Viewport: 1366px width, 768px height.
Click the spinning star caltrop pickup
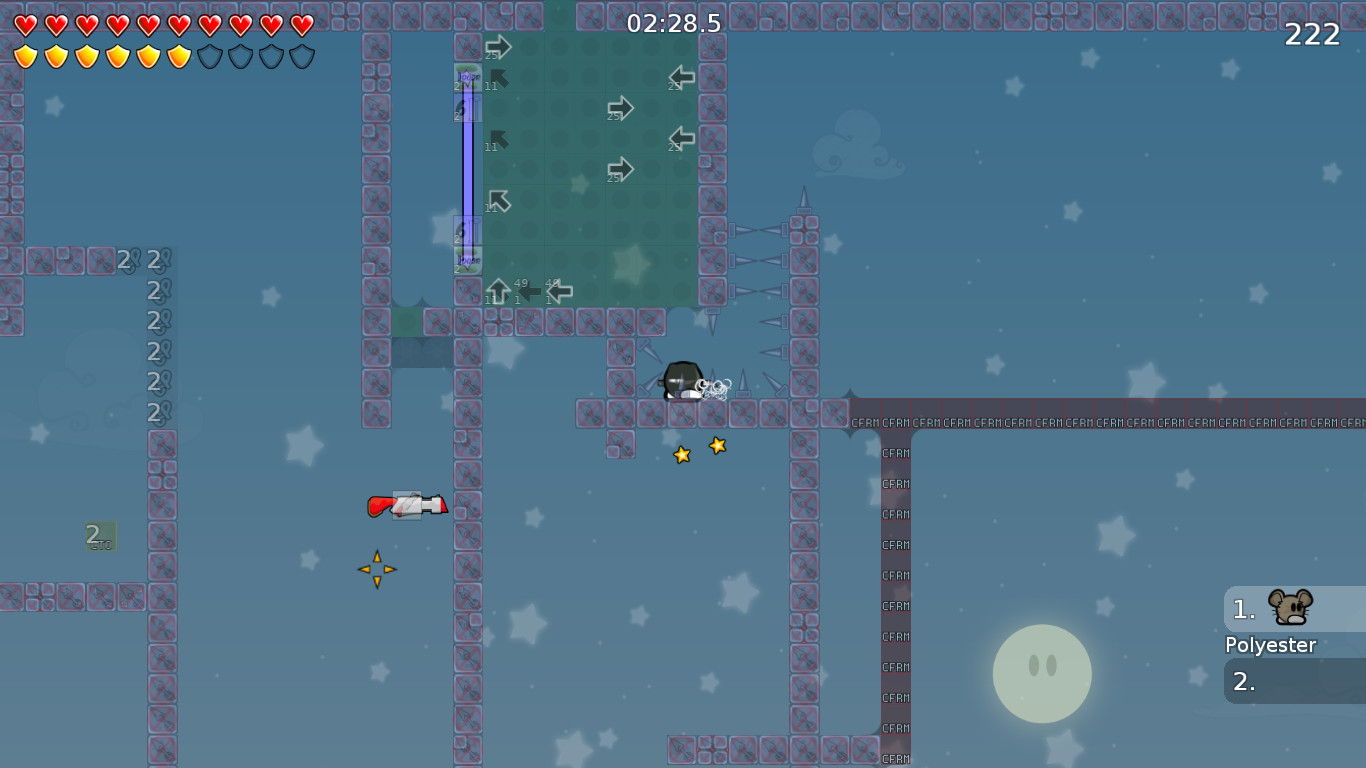pos(378,569)
